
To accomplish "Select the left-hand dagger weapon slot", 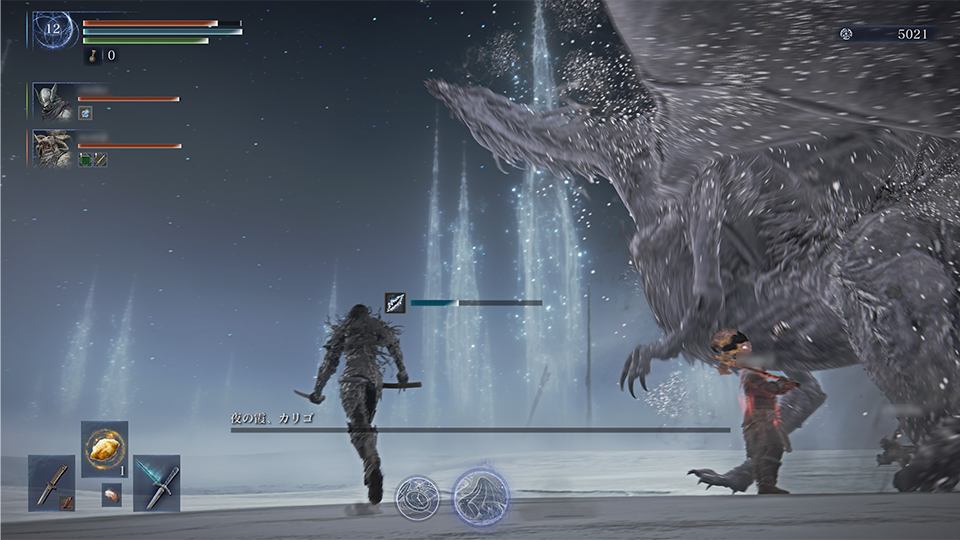I will click(52, 483).
